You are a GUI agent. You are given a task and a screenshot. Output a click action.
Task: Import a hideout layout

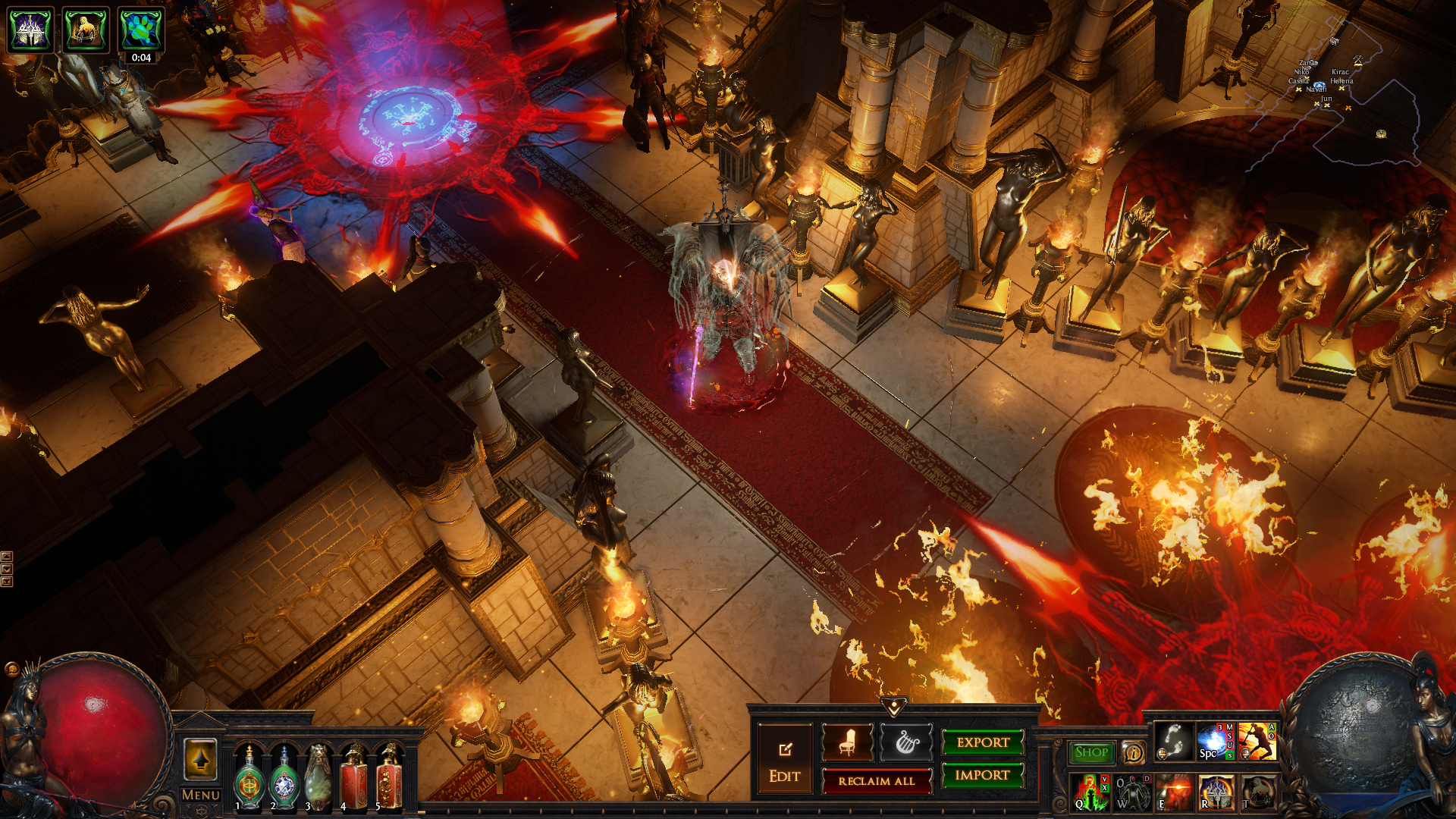click(x=982, y=775)
